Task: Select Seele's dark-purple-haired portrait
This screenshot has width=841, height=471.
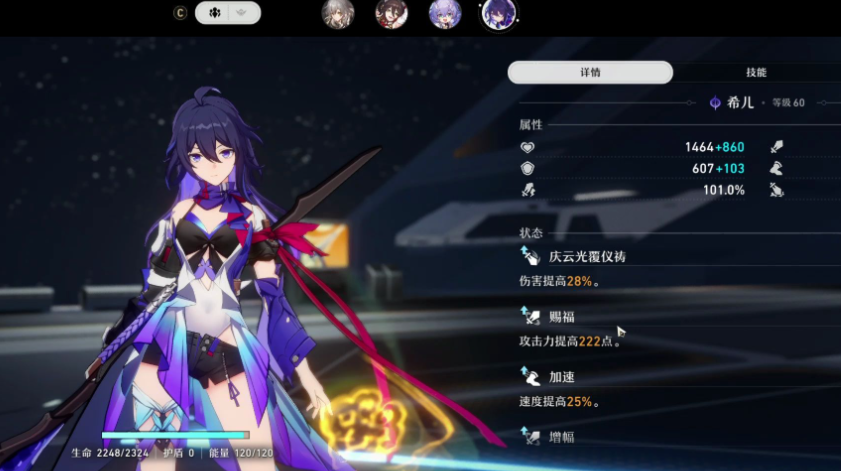Action: (x=499, y=14)
